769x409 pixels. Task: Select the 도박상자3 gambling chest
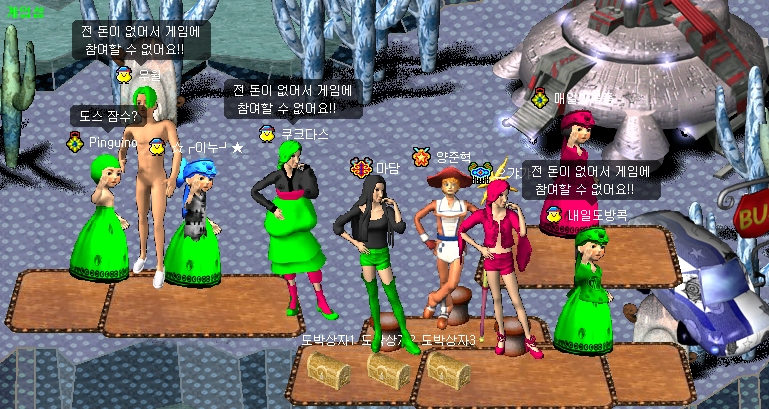[x=448, y=371]
